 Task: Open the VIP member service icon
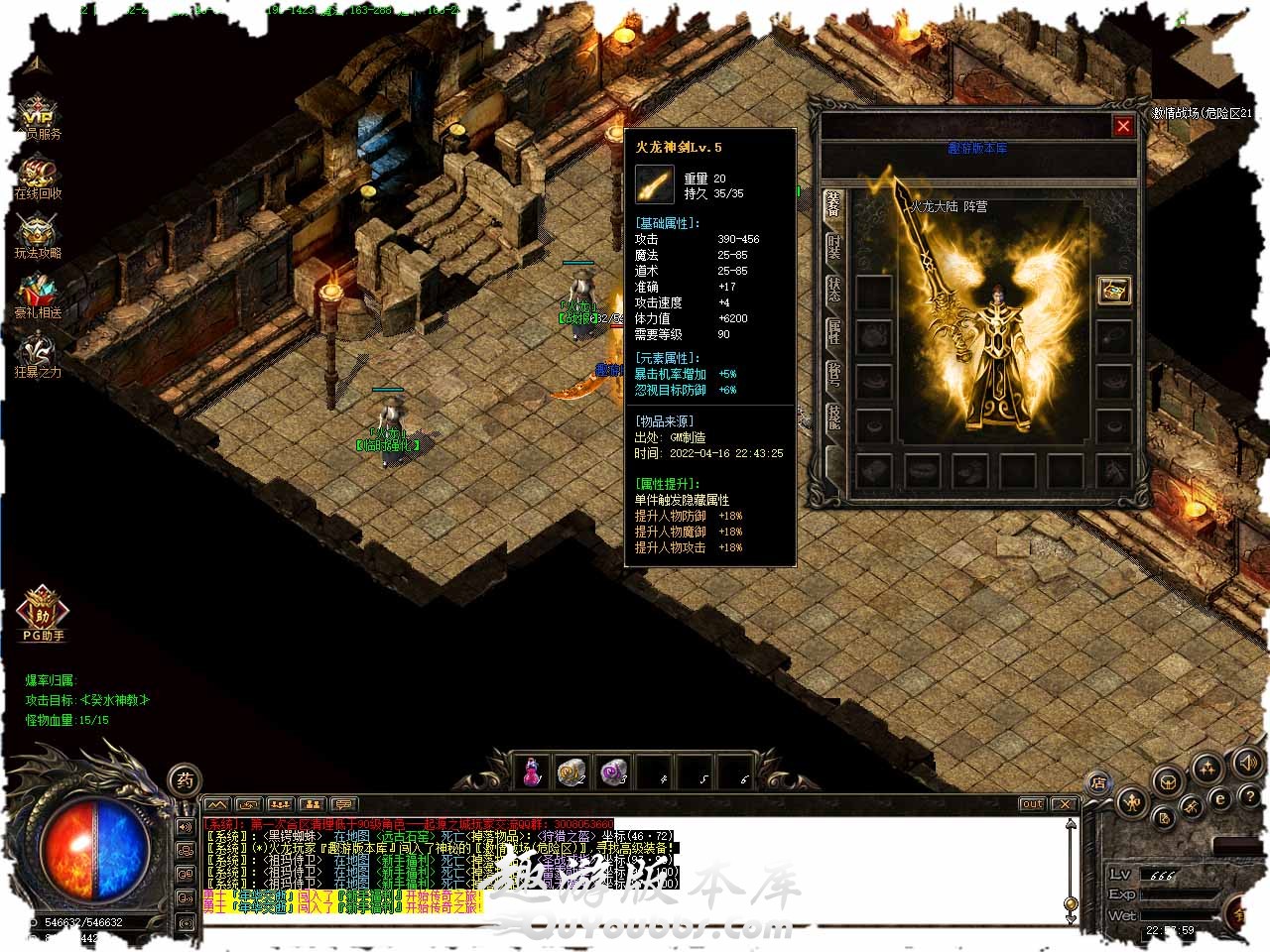(x=38, y=116)
